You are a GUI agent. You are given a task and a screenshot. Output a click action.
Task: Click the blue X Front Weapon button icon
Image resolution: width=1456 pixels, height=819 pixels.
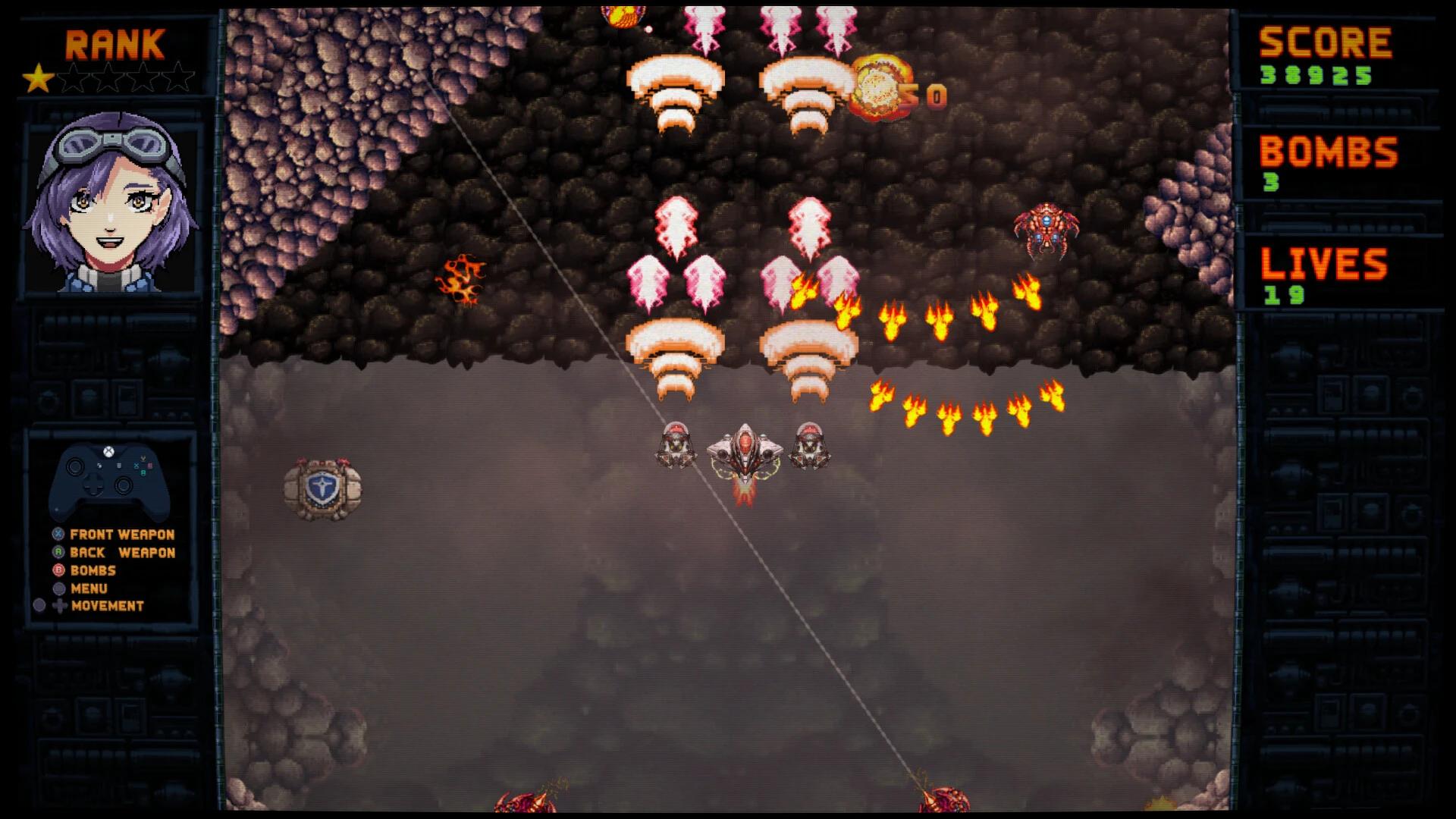point(57,535)
